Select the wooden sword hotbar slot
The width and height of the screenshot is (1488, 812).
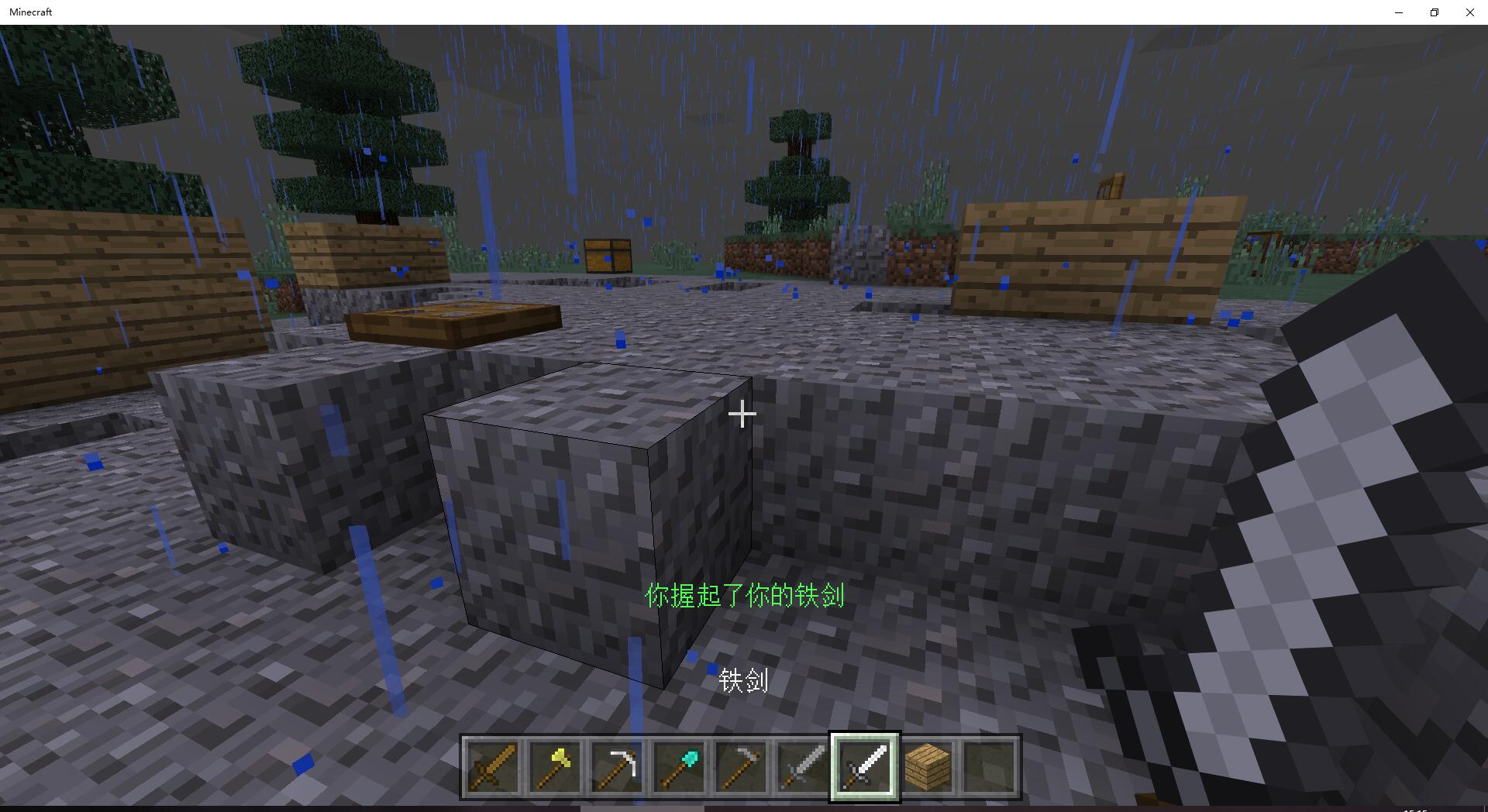tap(493, 767)
